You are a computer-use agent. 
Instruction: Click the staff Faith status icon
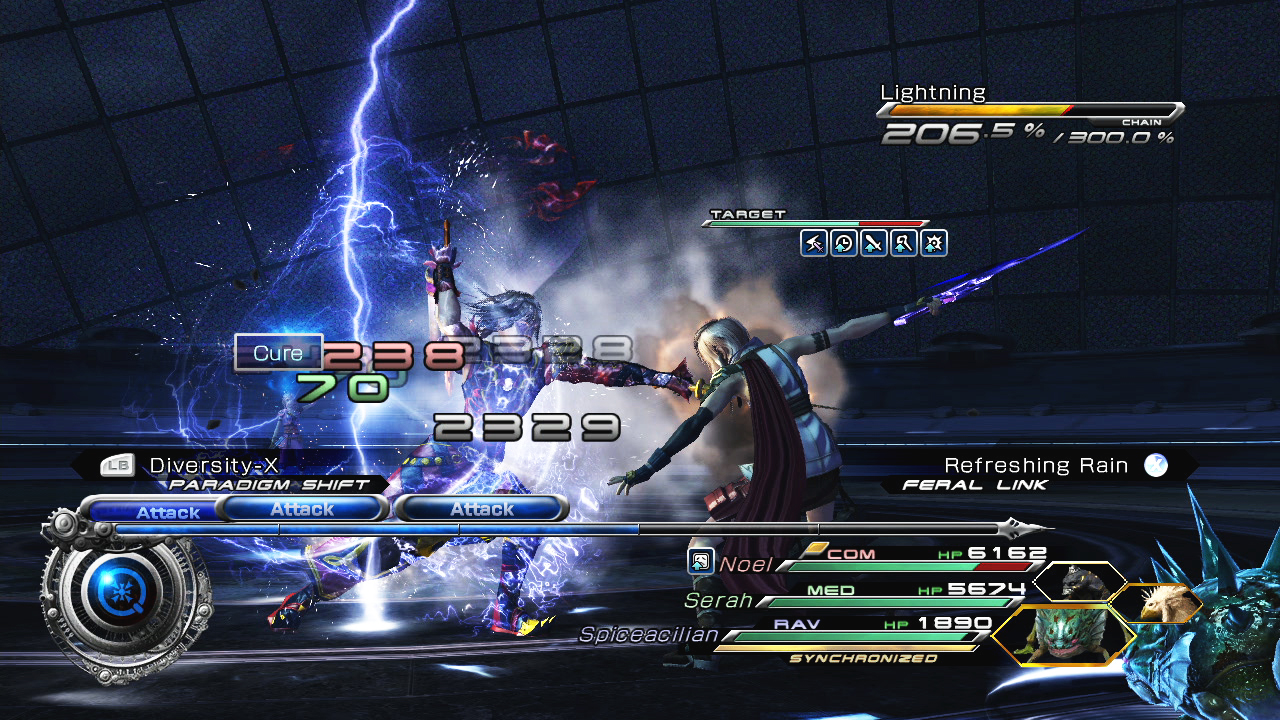click(904, 243)
